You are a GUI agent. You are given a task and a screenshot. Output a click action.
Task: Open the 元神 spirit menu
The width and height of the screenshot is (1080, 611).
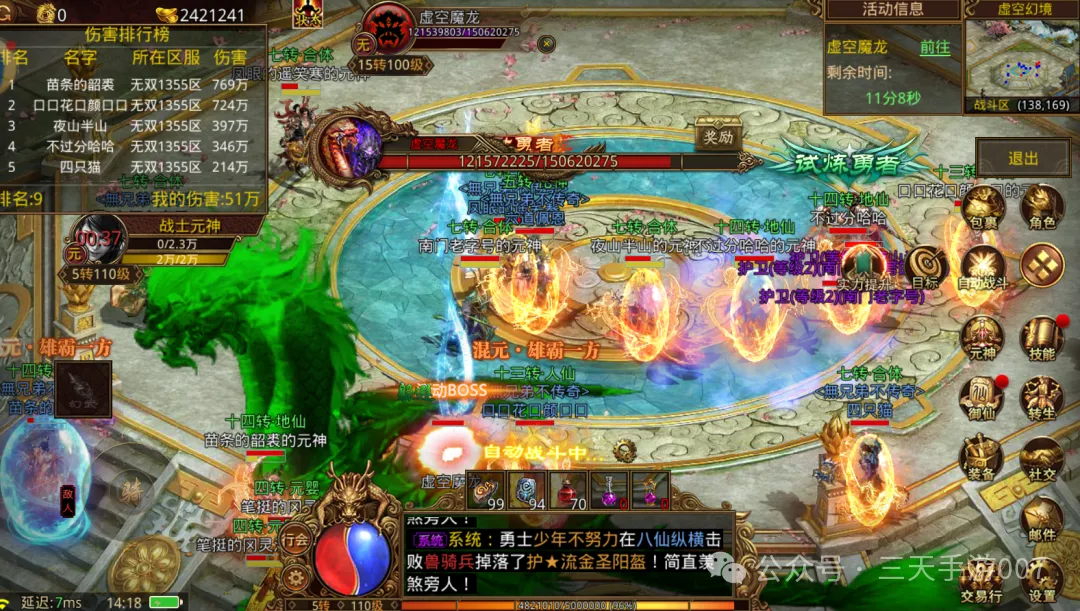[x=981, y=337]
